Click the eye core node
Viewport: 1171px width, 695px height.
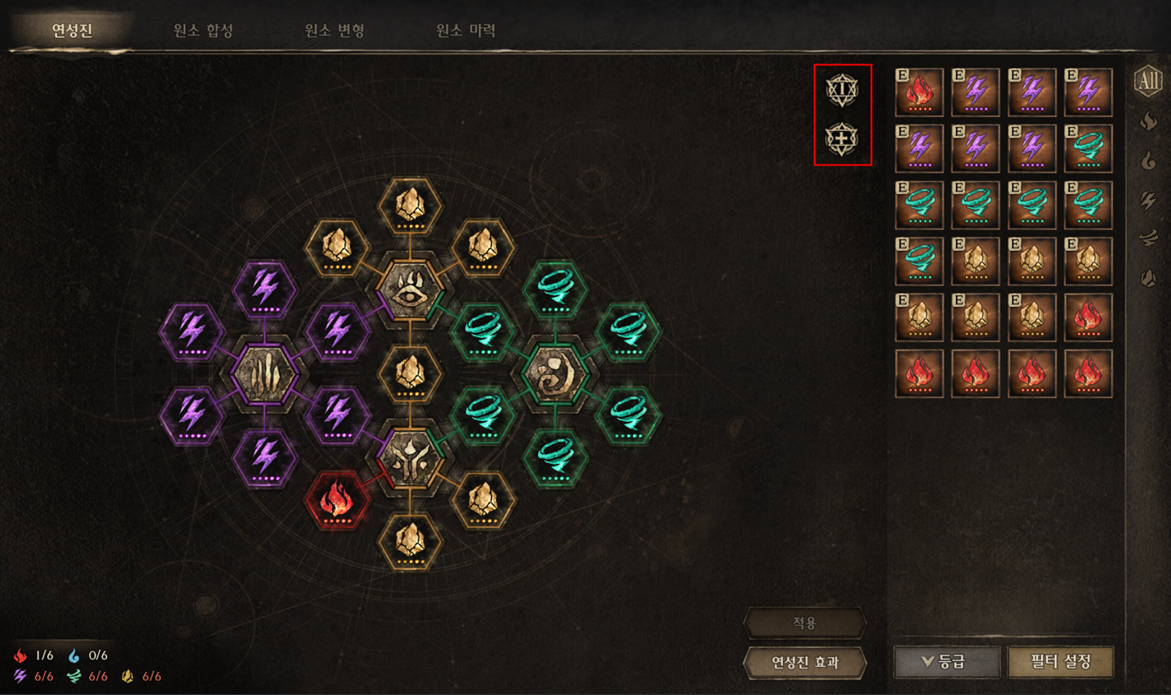(409, 289)
